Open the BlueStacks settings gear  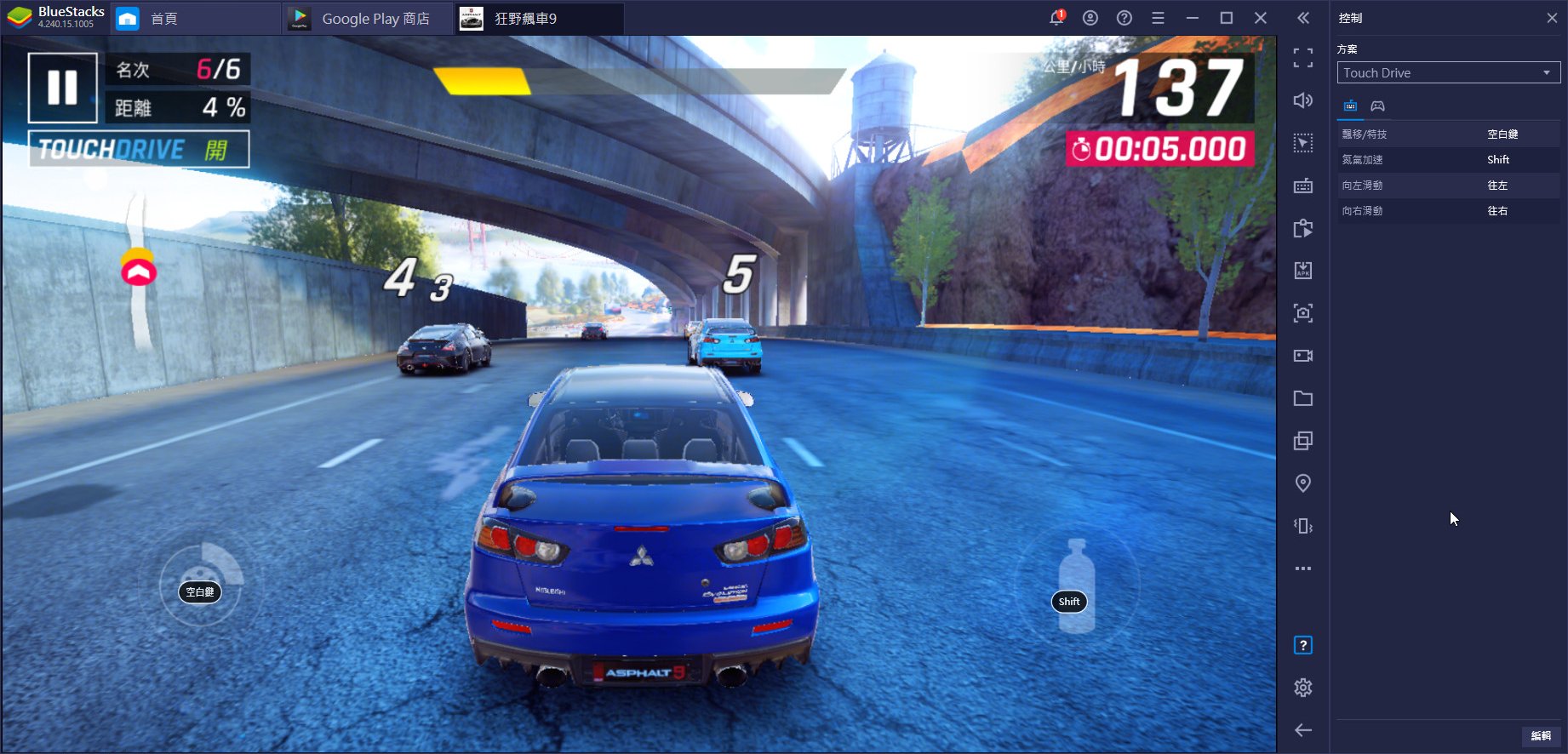pyautogui.click(x=1302, y=688)
